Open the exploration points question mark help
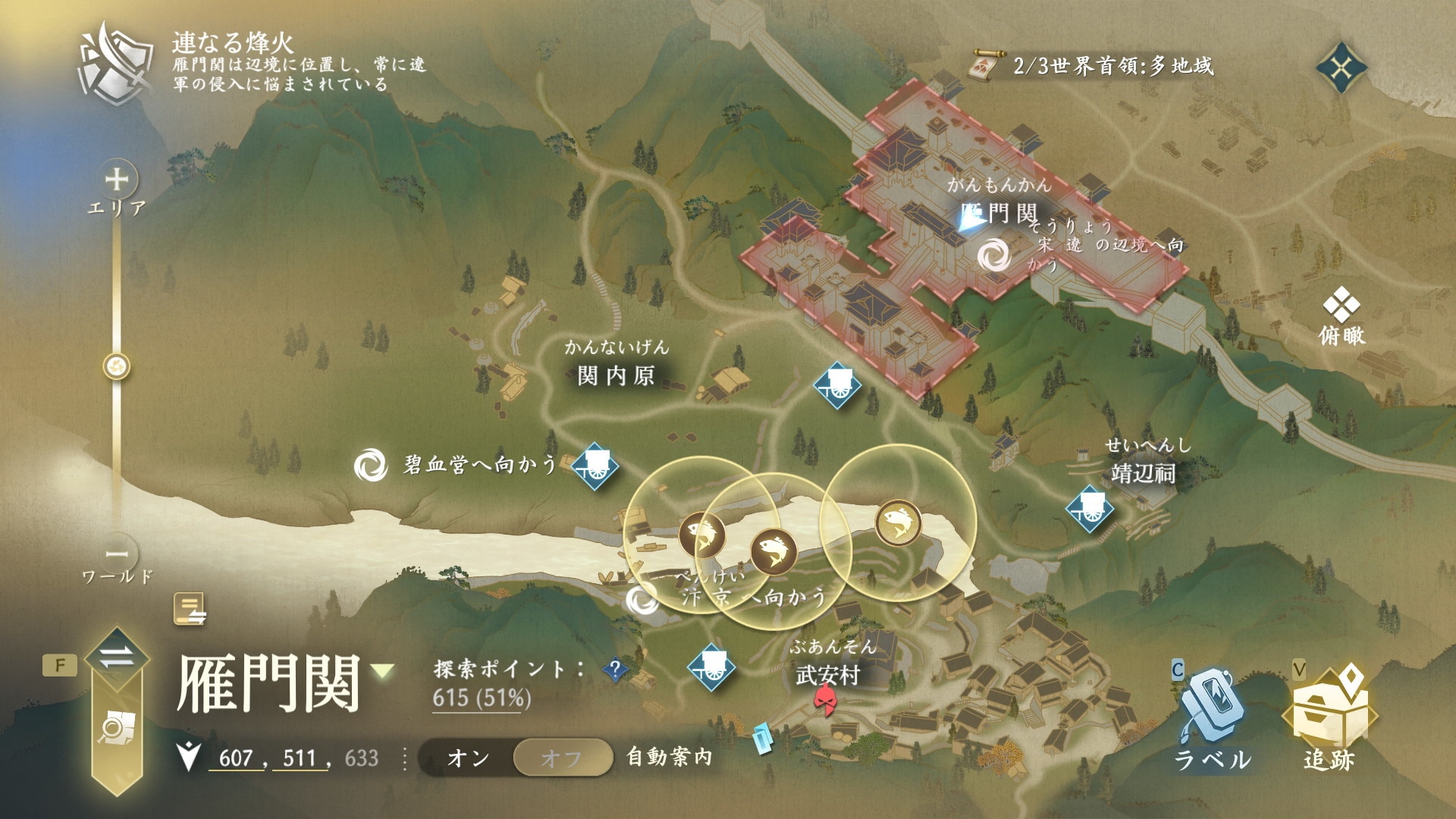1456x819 pixels. point(616,669)
